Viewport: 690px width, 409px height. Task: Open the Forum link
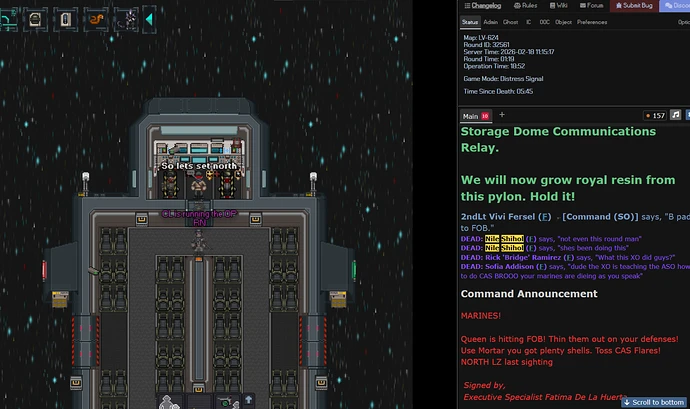594,6
